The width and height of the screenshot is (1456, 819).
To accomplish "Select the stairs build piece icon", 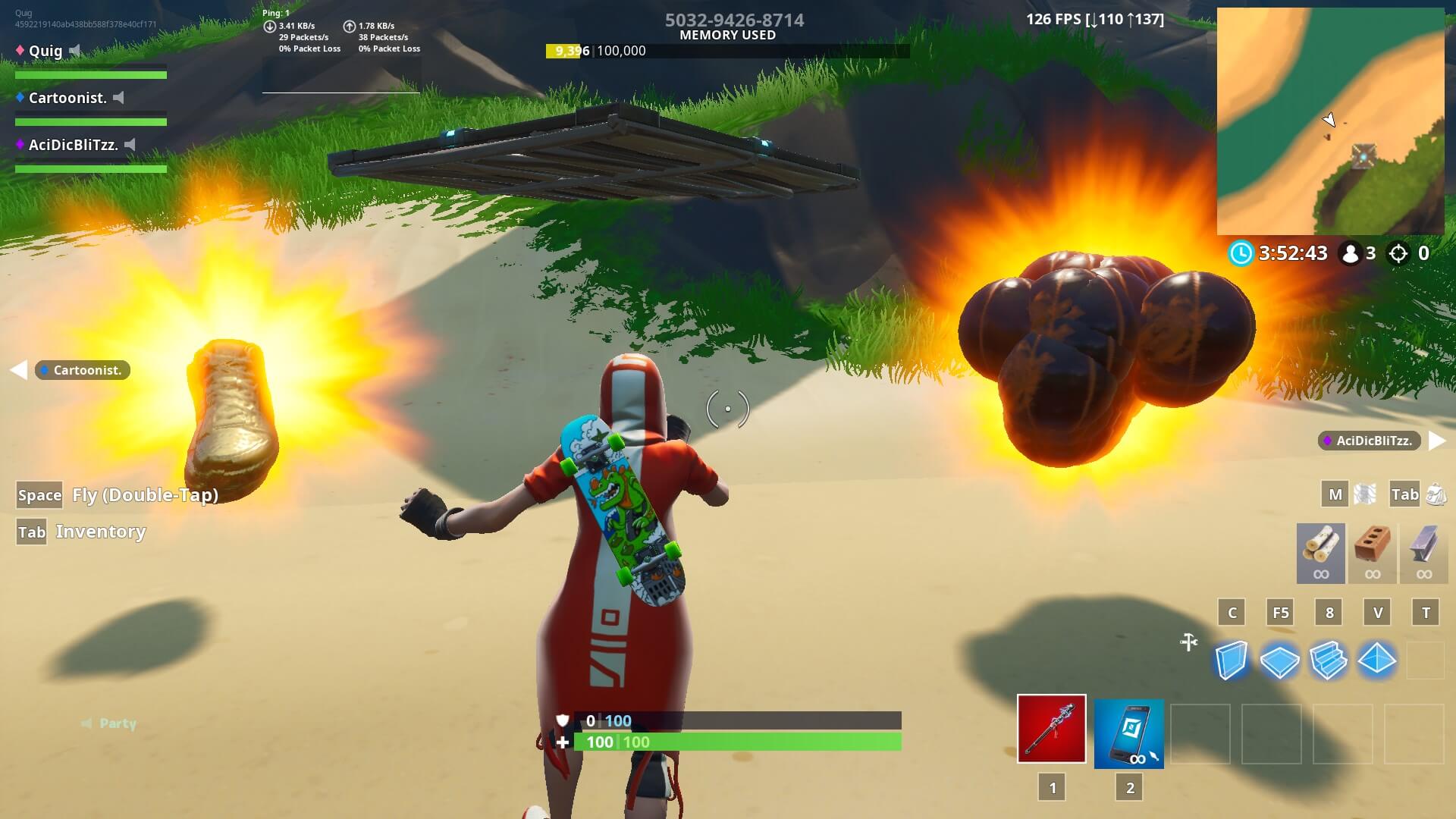I will click(1329, 661).
